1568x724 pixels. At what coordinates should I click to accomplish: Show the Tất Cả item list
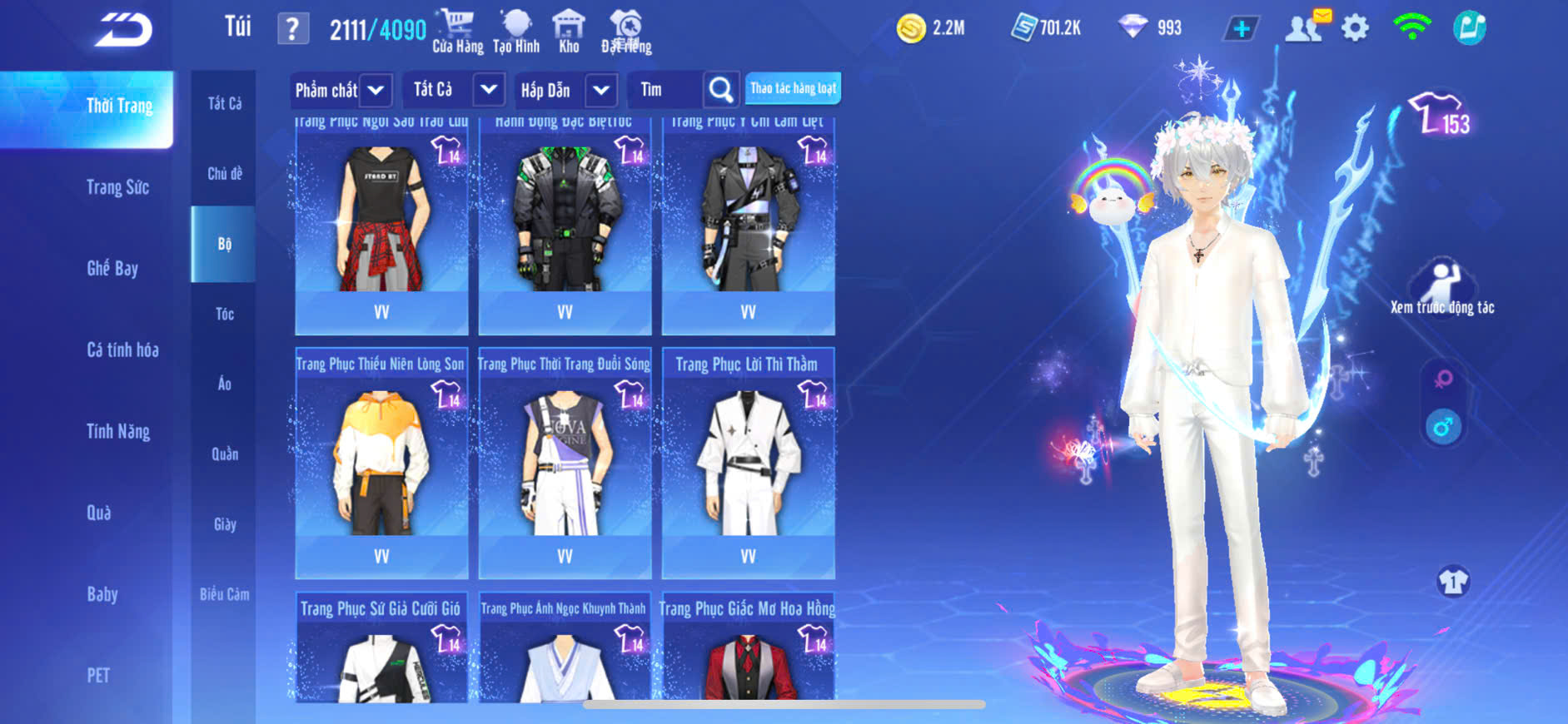[x=224, y=103]
